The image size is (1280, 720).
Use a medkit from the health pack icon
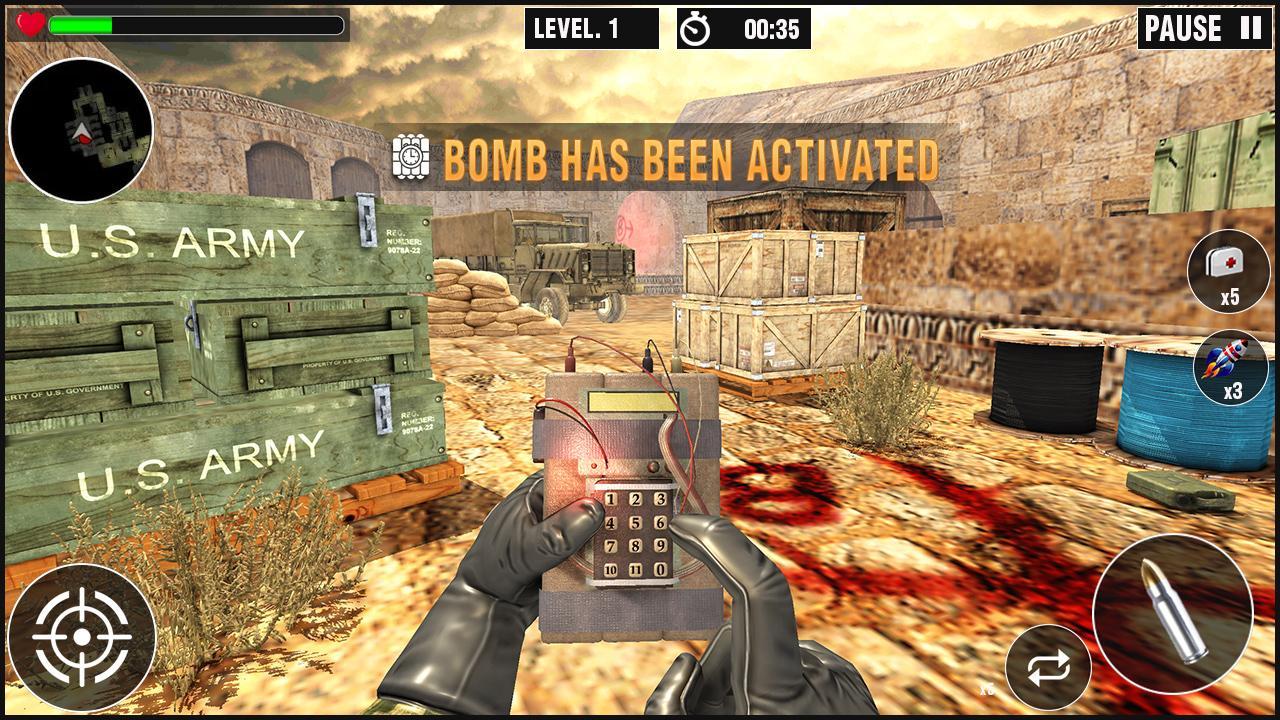click(1228, 270)
